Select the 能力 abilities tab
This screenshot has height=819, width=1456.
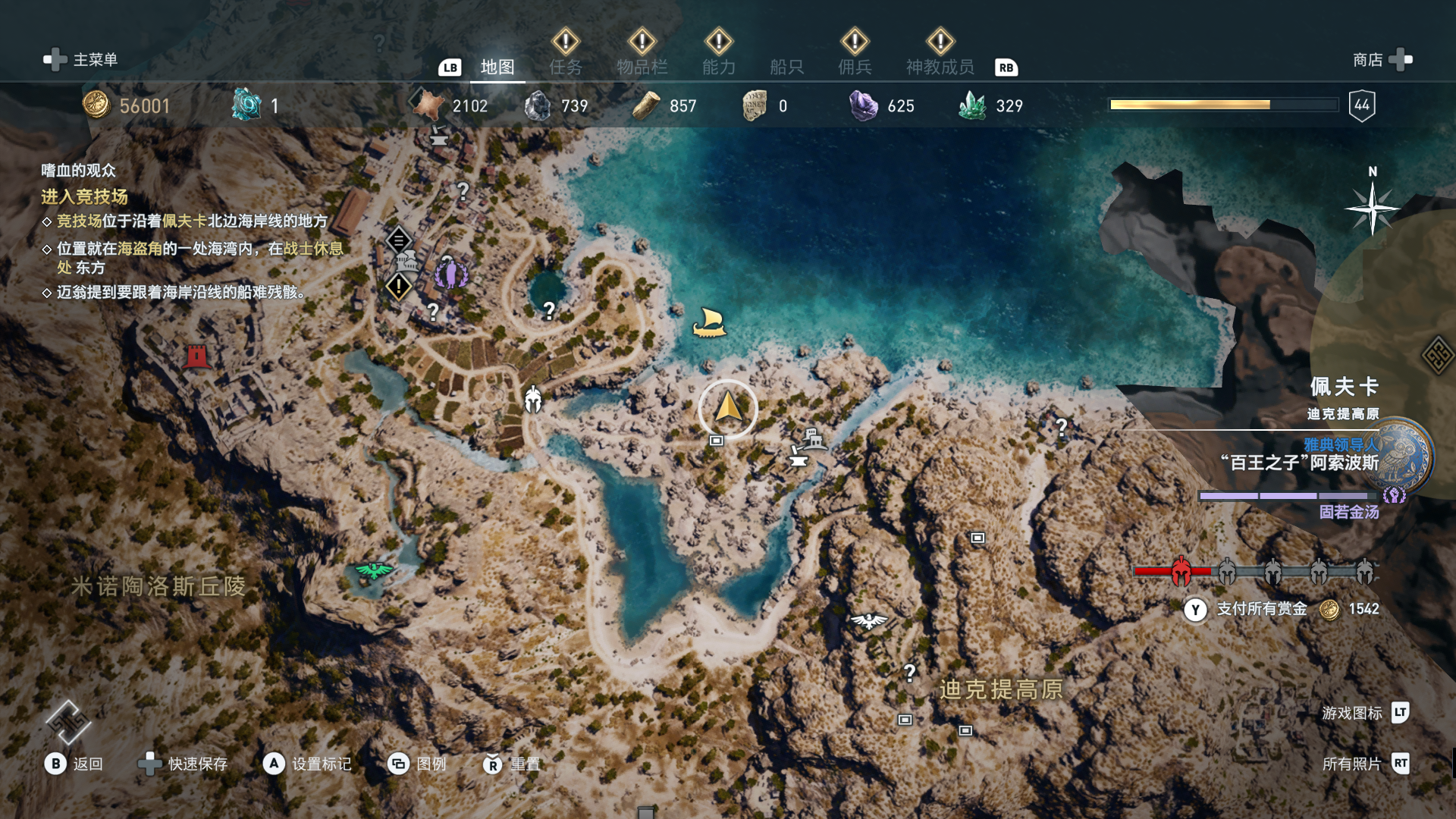pos(718,67)
